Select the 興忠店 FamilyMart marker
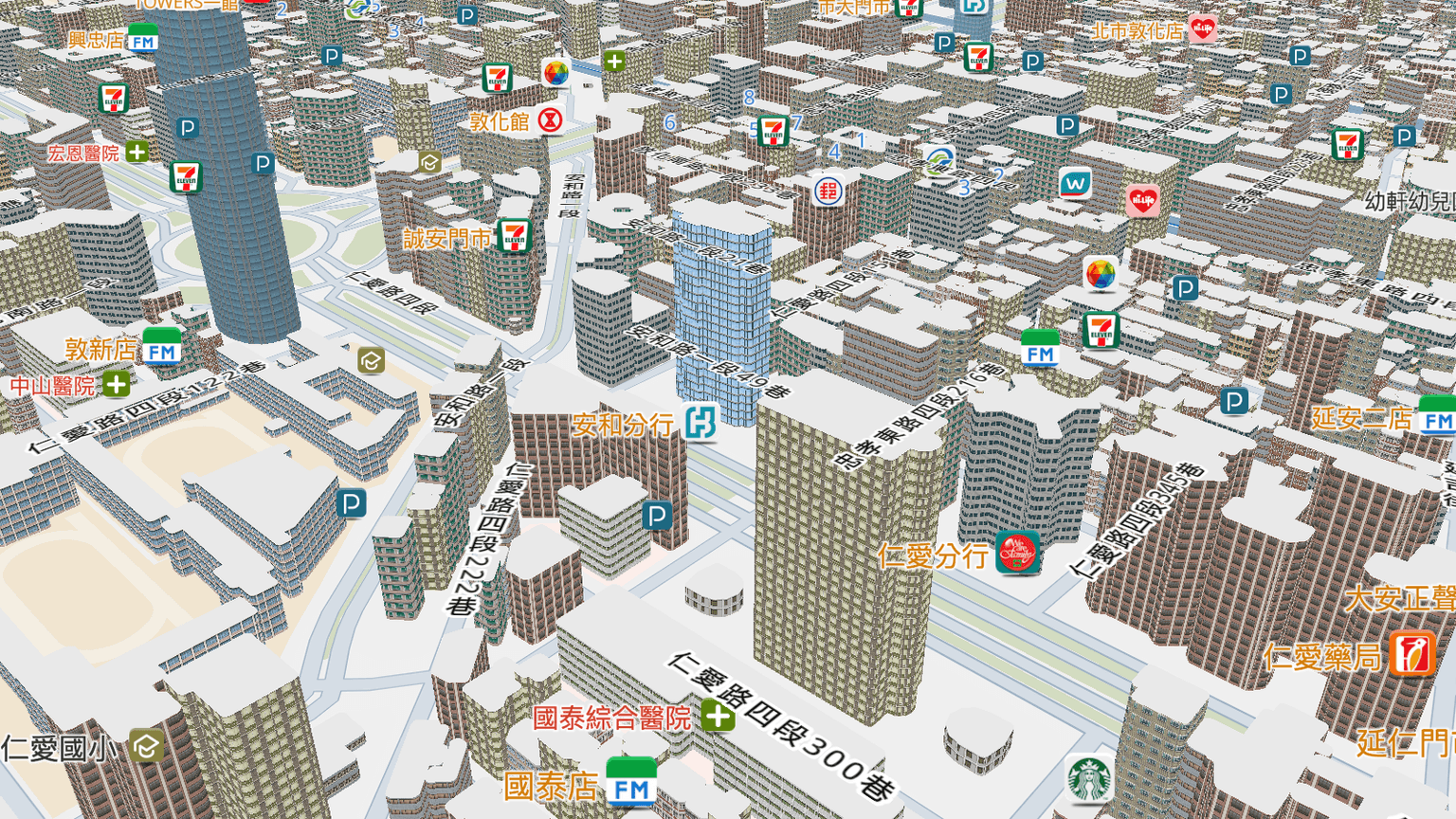The height and width of the screenshot is (819, 1456). (143, 40)
